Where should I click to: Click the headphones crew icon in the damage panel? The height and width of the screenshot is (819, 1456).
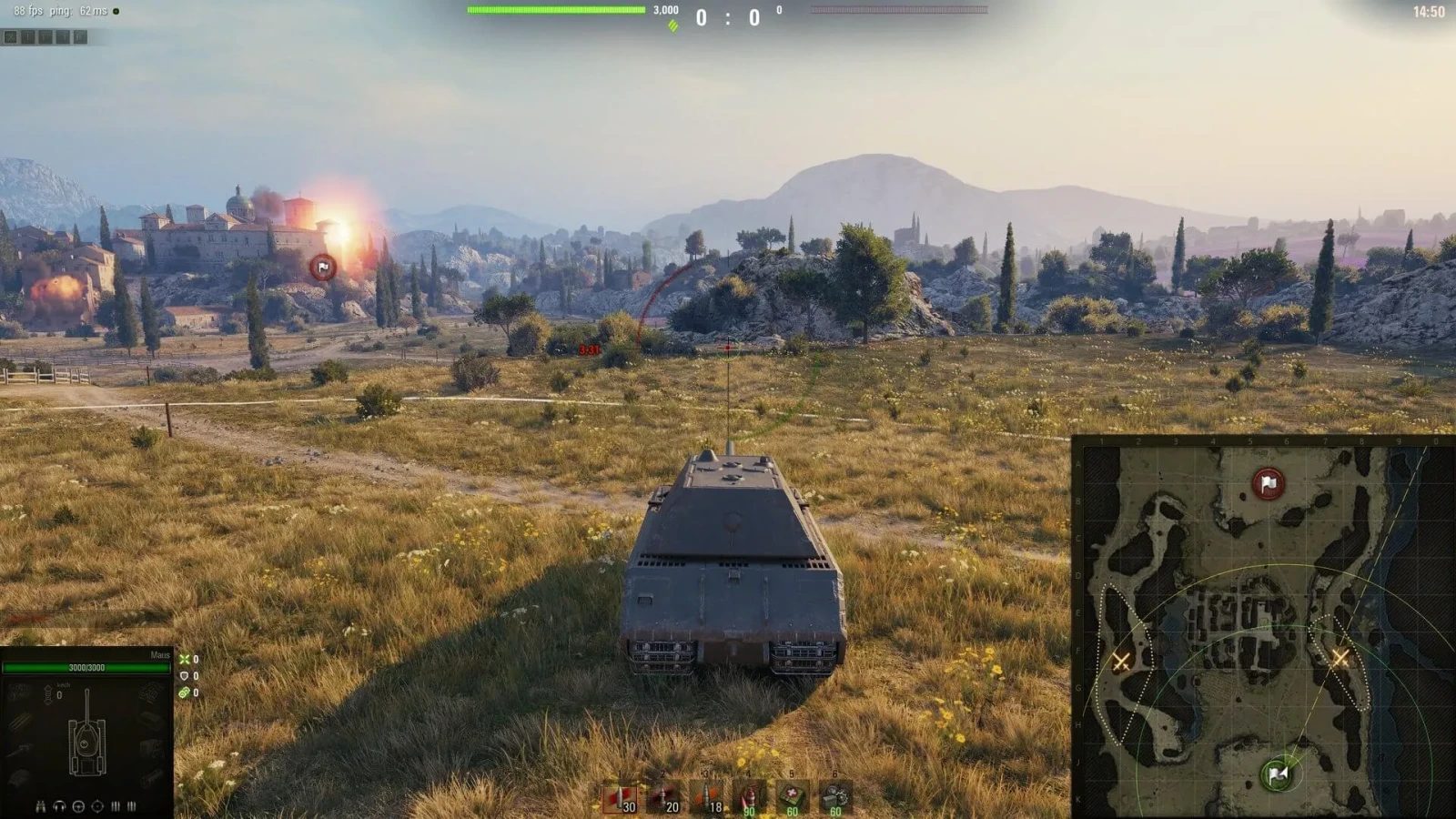coord(58,806)
